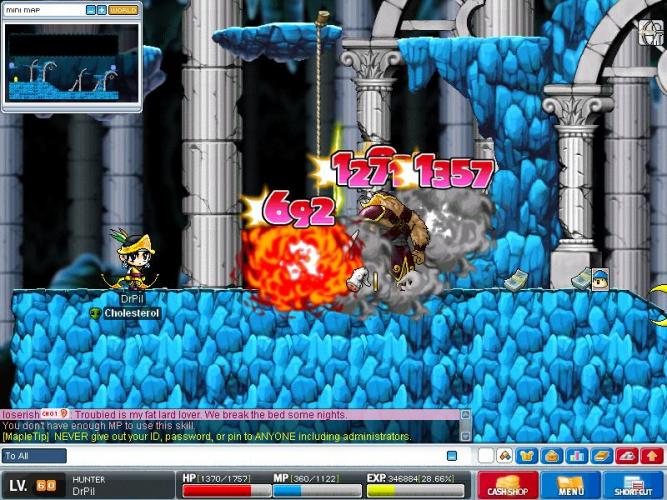This screenshot has width=667, height=500.
Task: Open the Cash Shop
Action: click(x=508, y=486)
